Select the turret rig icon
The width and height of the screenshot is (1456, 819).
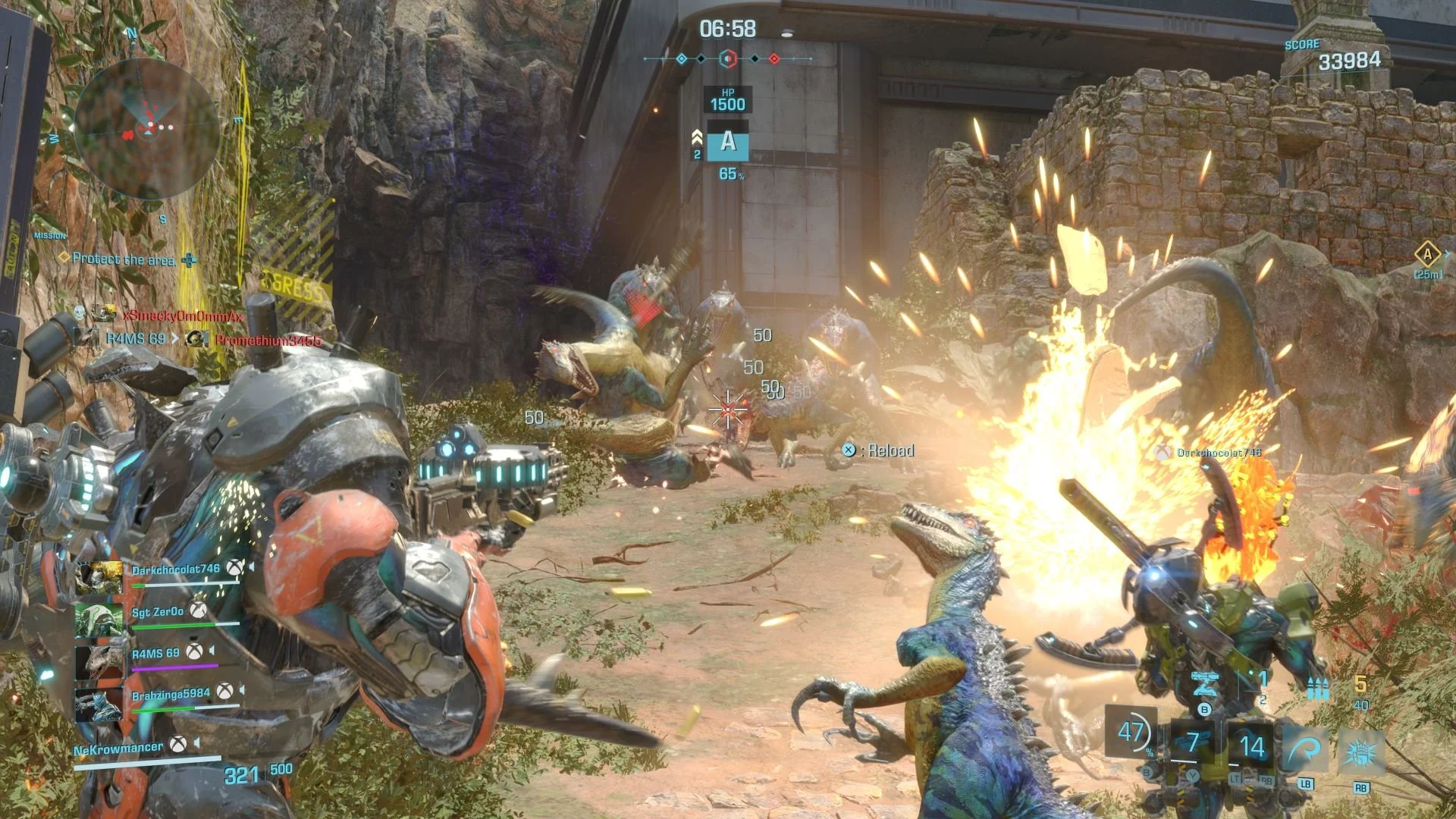click(1204, 683)
